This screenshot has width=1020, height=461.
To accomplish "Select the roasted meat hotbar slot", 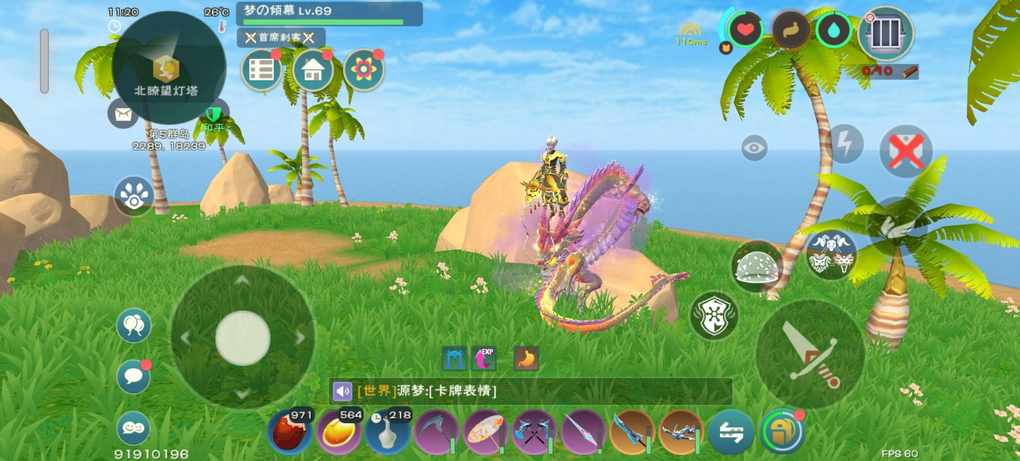I will click(290, 432).
